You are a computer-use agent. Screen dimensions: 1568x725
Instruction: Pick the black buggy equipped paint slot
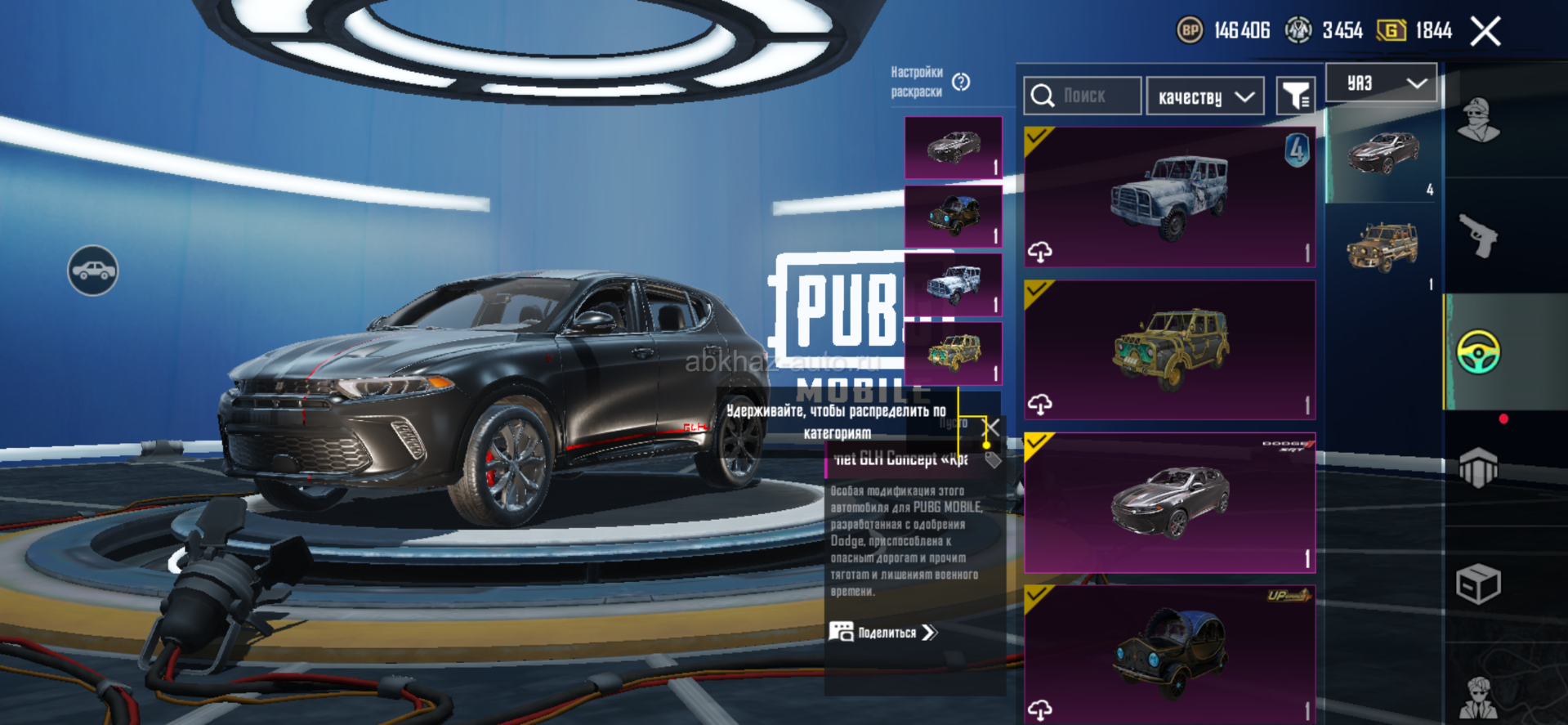click(x=953, y=216)
